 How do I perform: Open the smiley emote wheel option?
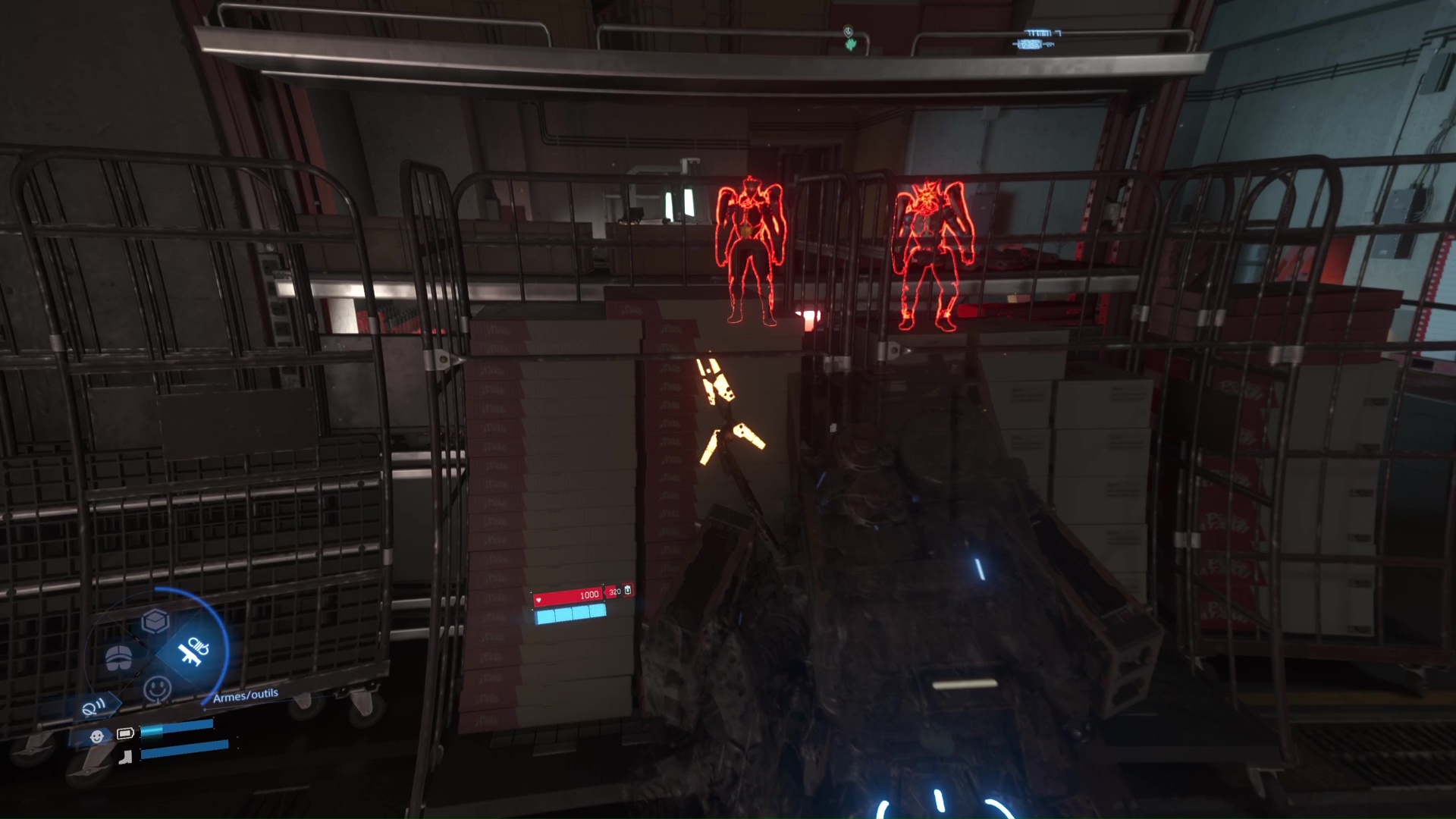tap(157, 689)
